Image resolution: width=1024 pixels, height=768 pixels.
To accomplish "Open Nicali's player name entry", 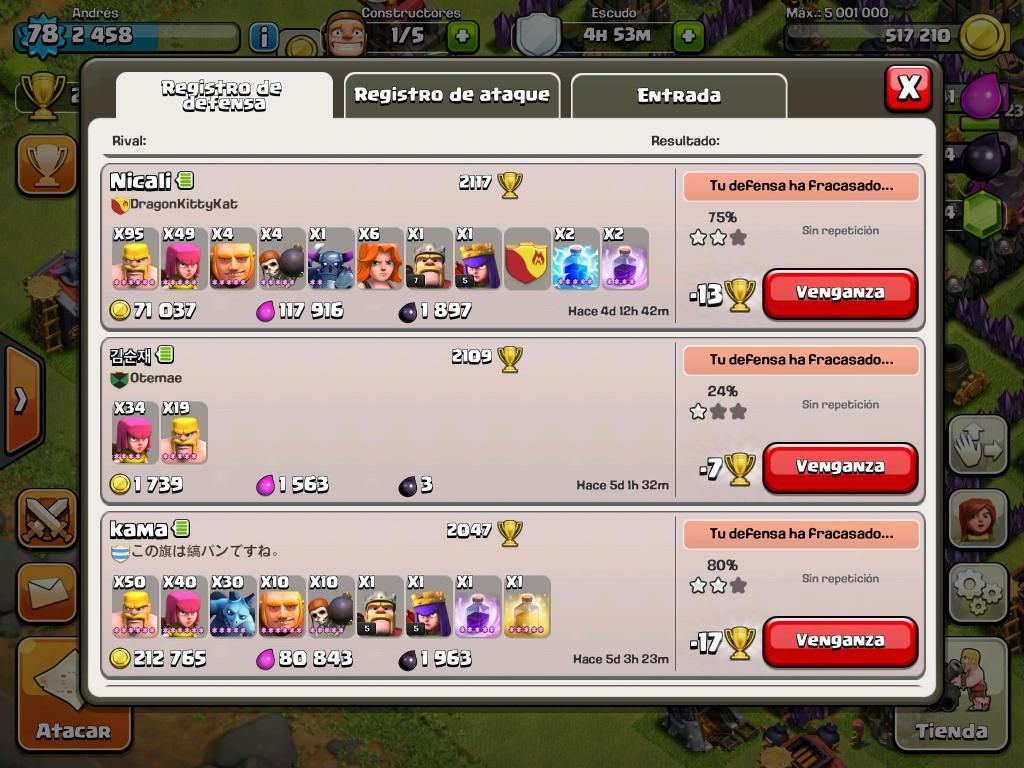I will click(141, 182).
